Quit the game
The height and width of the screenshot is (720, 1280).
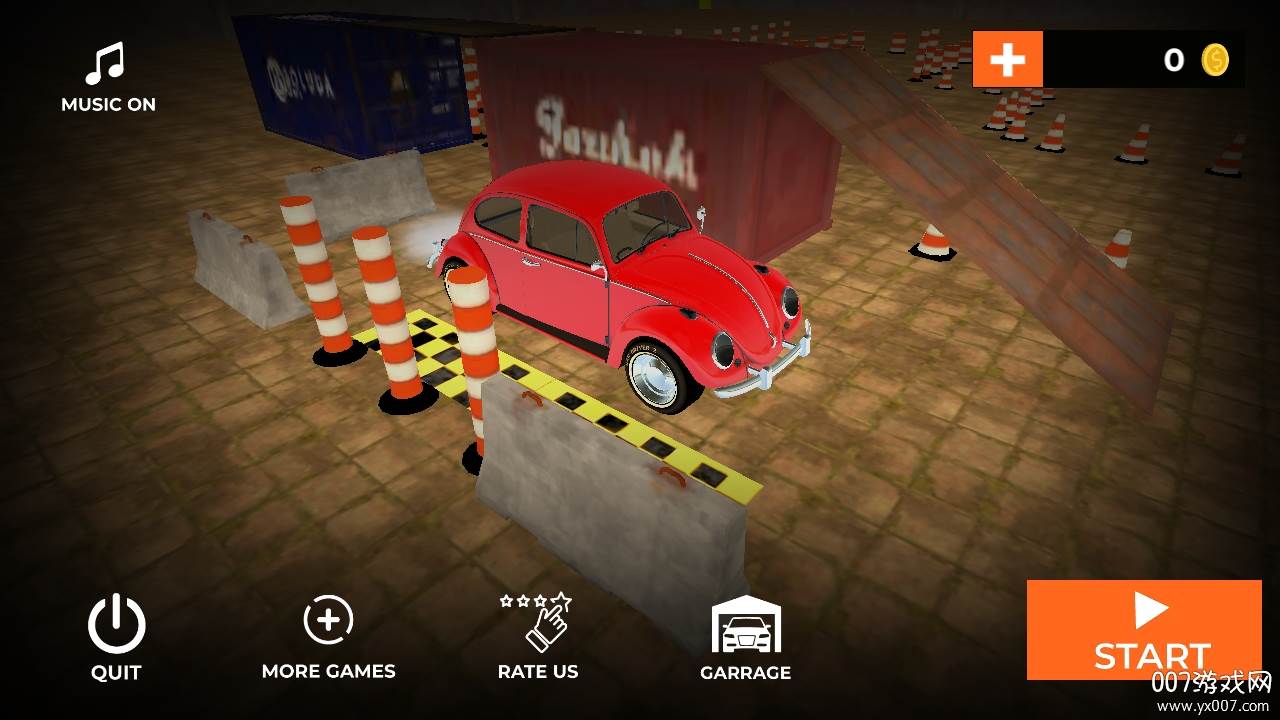click(116, 636)
